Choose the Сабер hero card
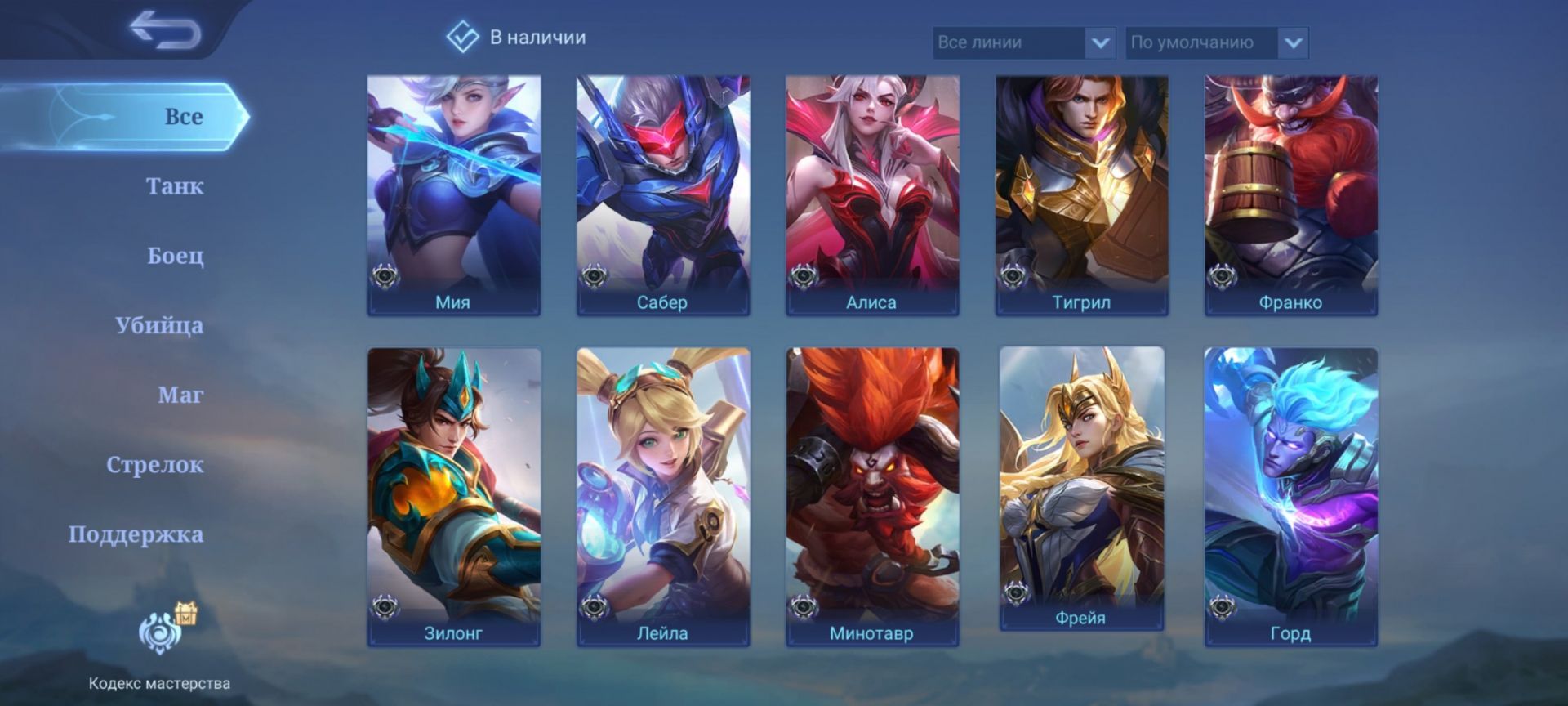 pos(663,194)
